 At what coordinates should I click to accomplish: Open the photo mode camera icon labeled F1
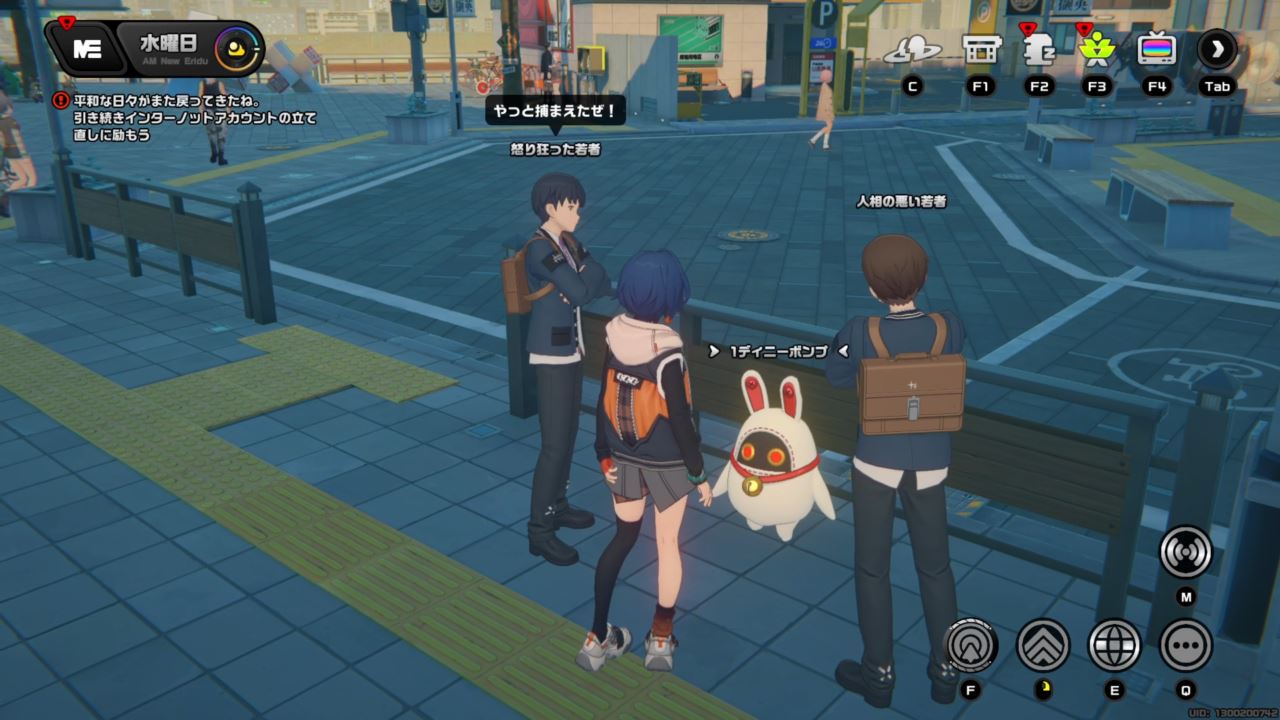point(981,48)
